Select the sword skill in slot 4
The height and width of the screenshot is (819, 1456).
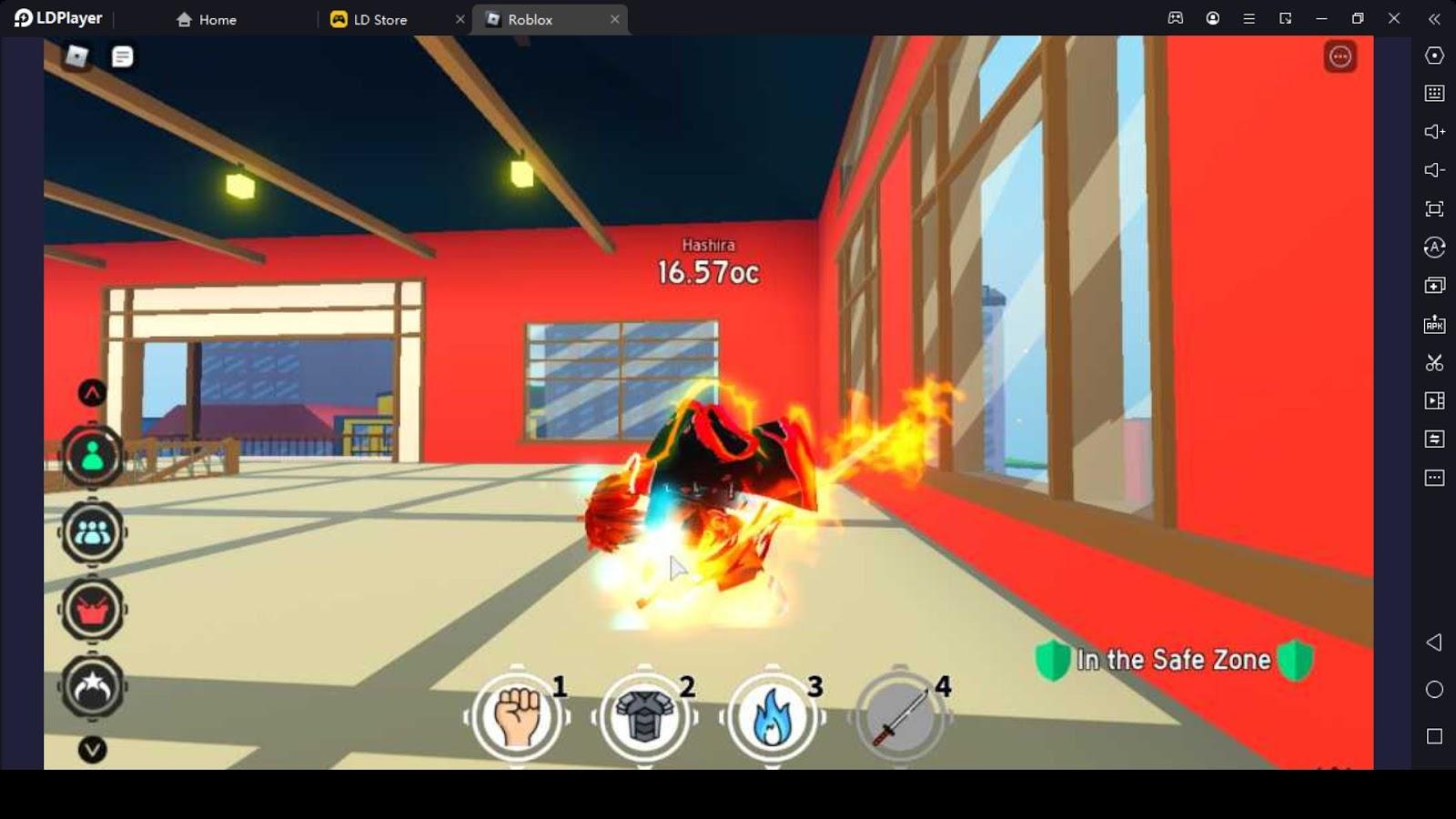coord(901,718)
